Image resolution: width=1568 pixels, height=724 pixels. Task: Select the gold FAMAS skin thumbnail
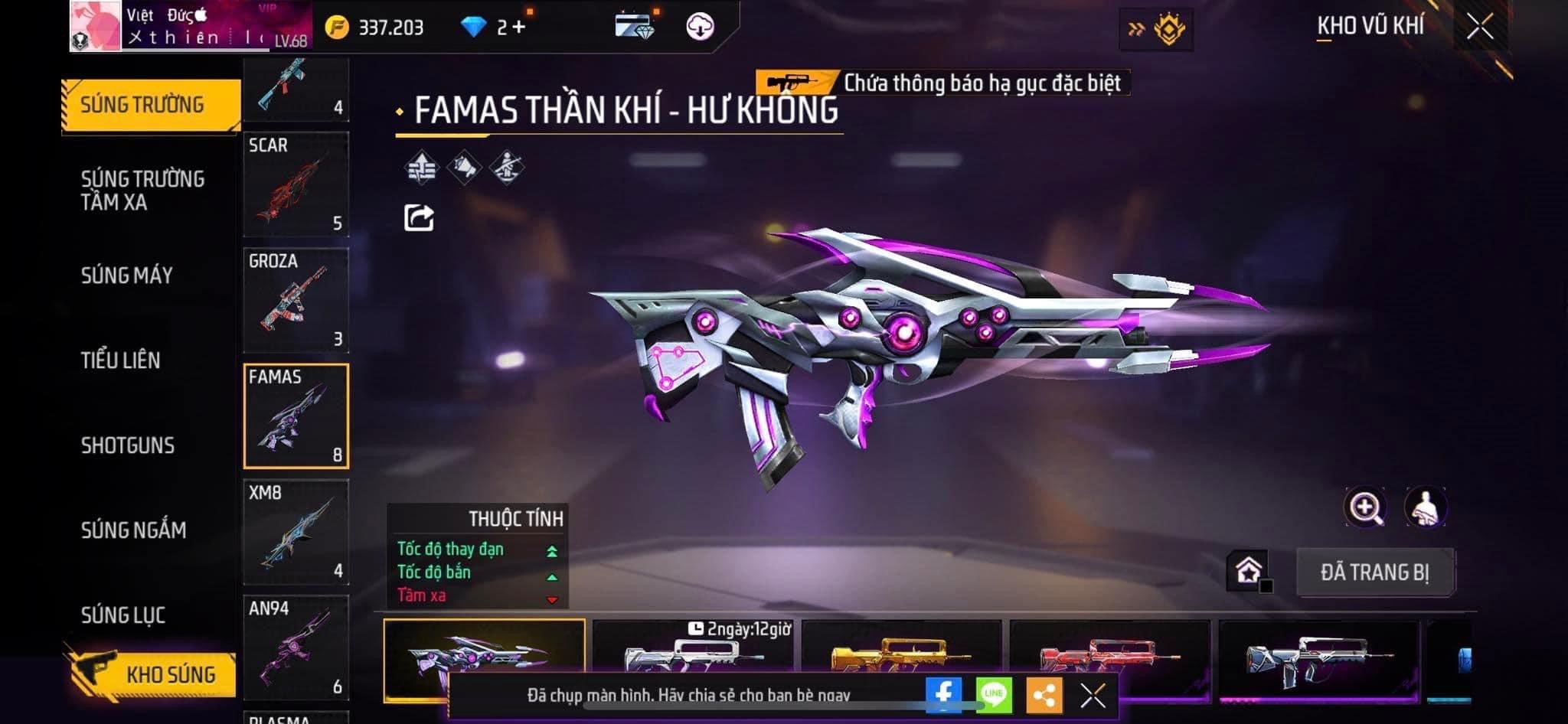pos(900,651)
